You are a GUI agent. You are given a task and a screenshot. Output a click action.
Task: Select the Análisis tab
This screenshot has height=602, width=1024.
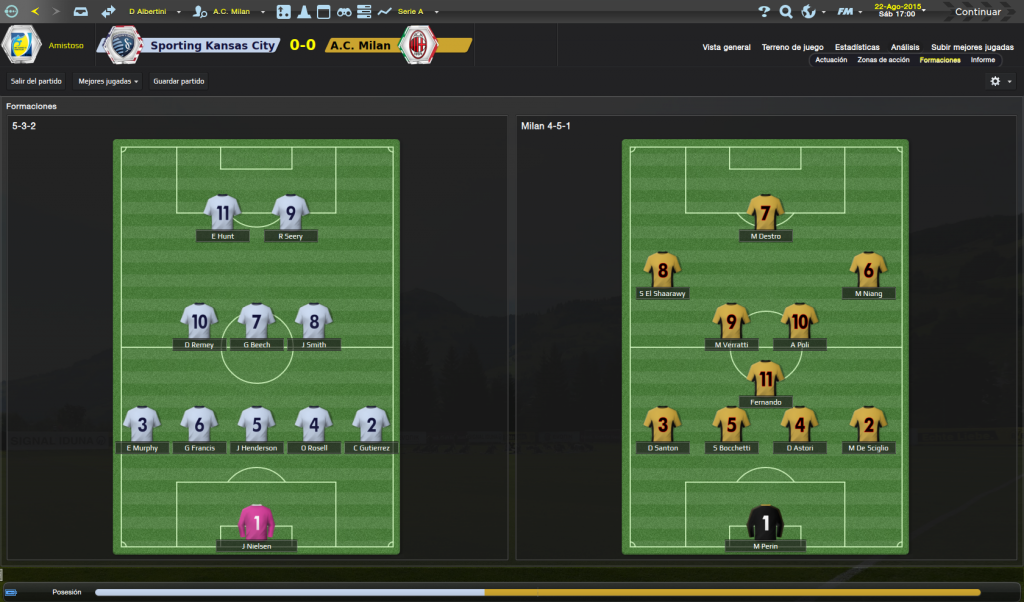point(905,47)
